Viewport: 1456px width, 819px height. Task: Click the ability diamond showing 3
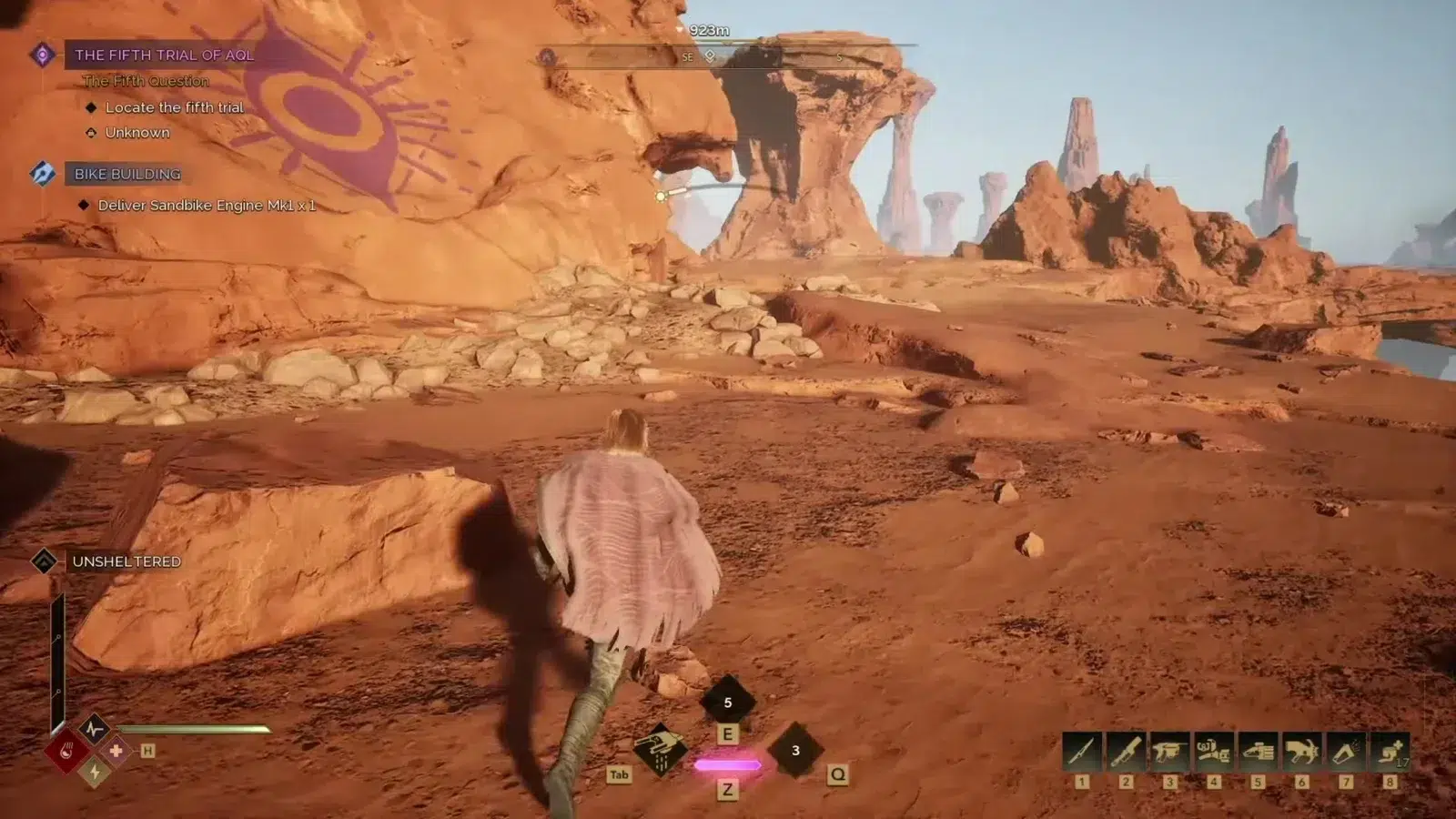point(795,750)
